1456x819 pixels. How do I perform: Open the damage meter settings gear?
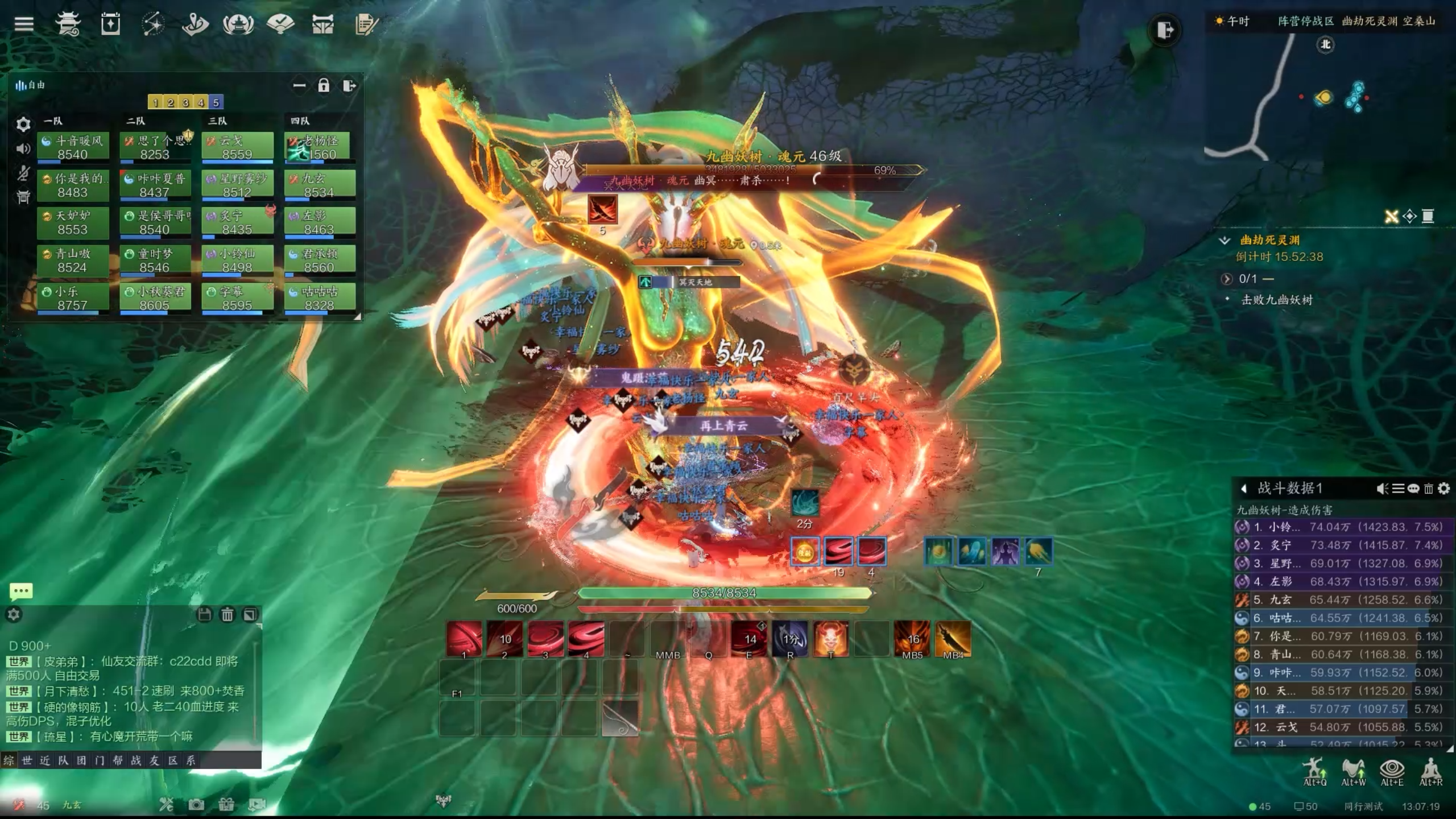click(x=1443, y=489)
